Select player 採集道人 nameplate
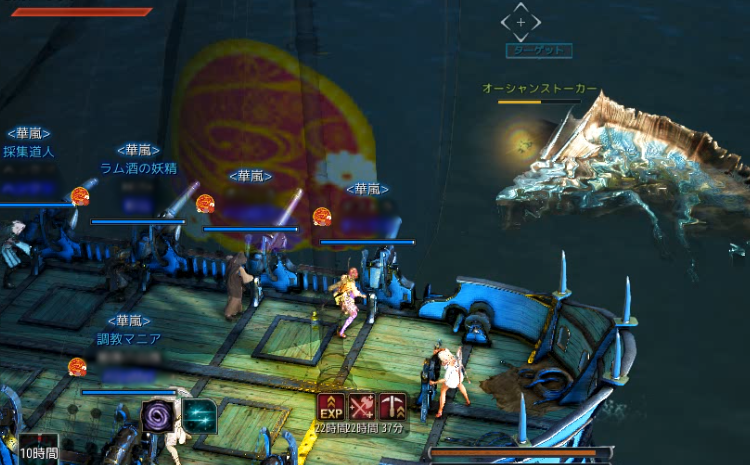Screen dimensions: 750x465 coord(28,152)
